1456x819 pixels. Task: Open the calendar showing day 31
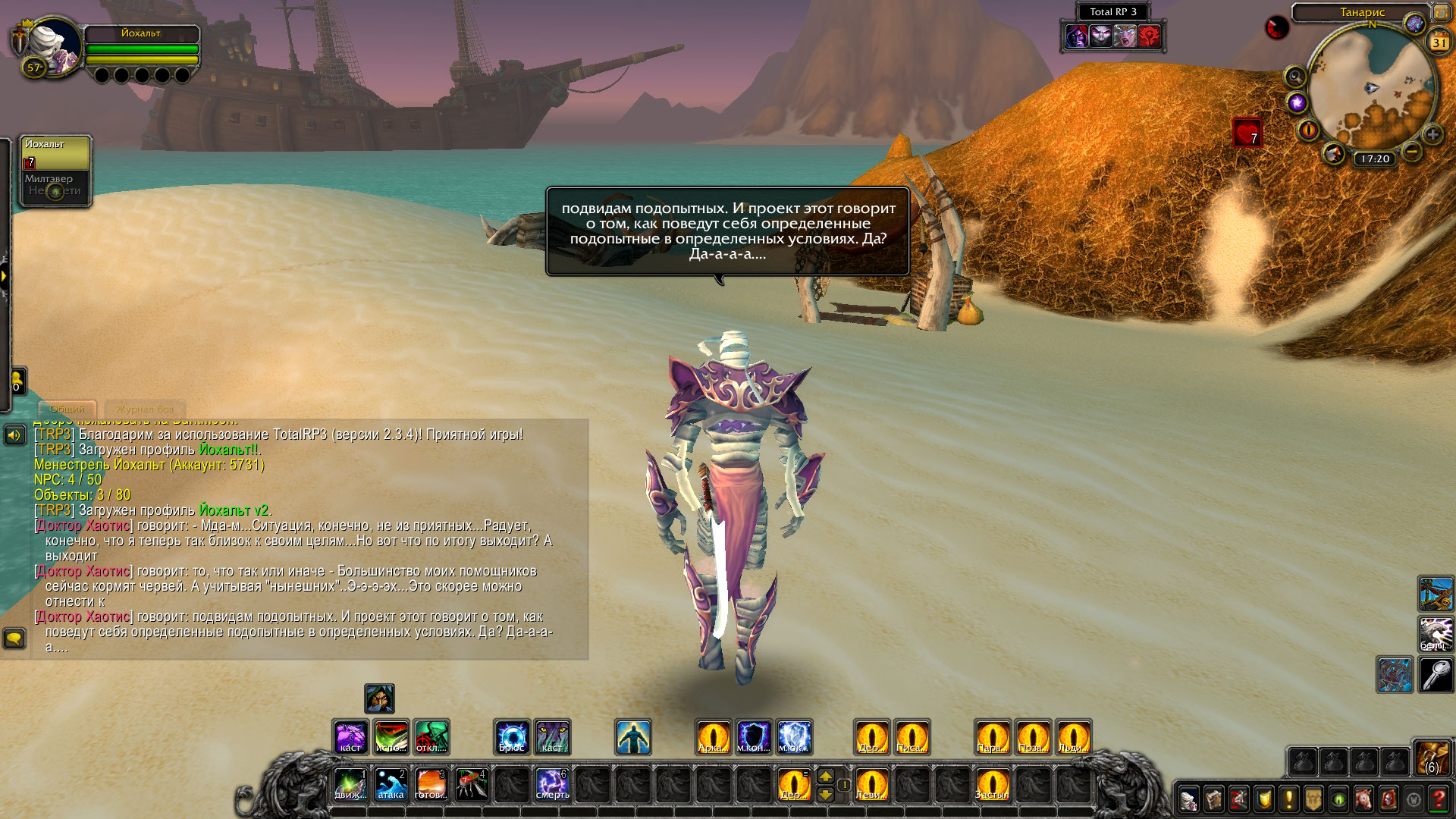click(x=1439, y=42)
